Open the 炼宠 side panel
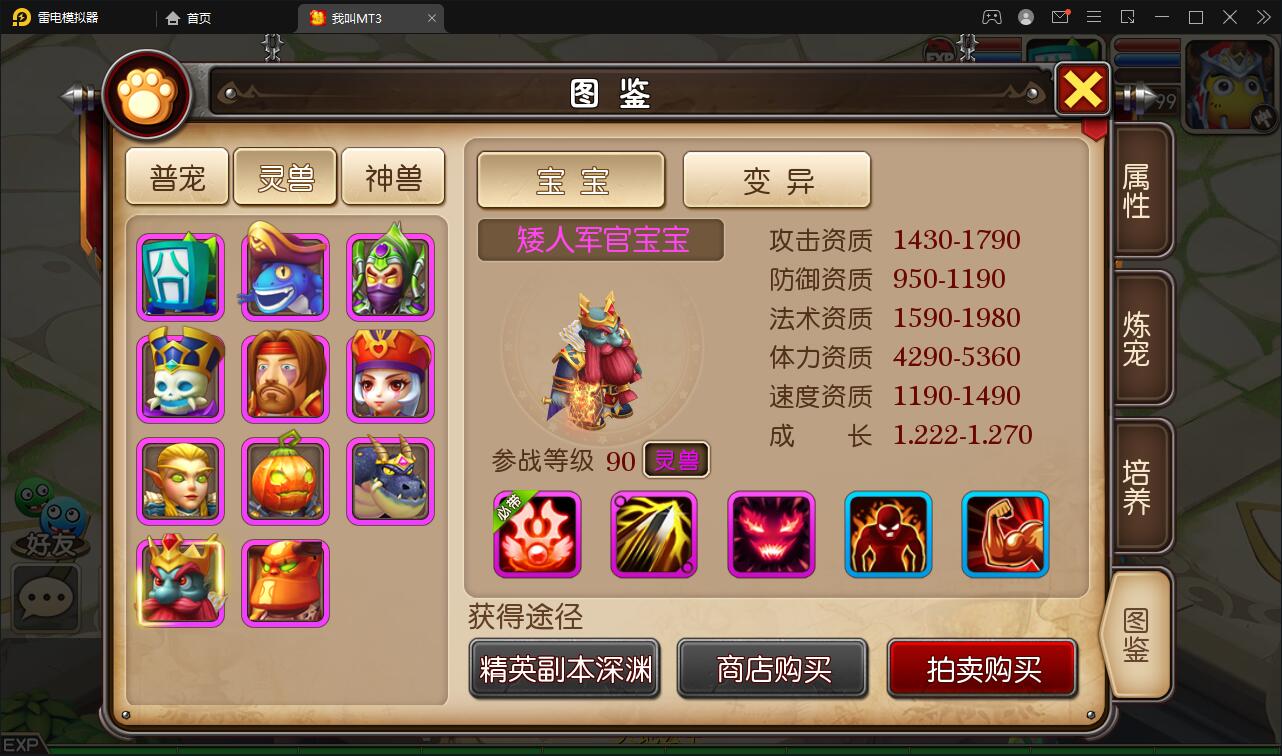Screen dimensions: 1282x756 coord(1140,338)
